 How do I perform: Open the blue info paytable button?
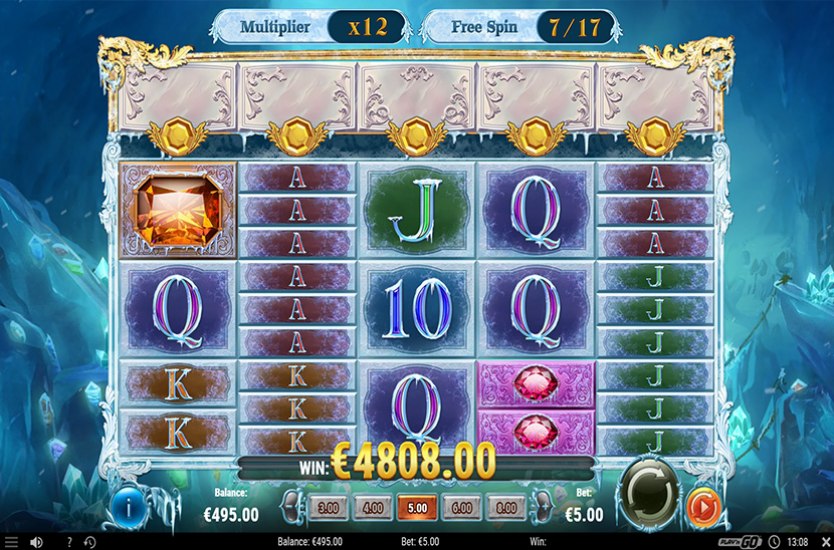pyautogui.click(x=131, y=507)
